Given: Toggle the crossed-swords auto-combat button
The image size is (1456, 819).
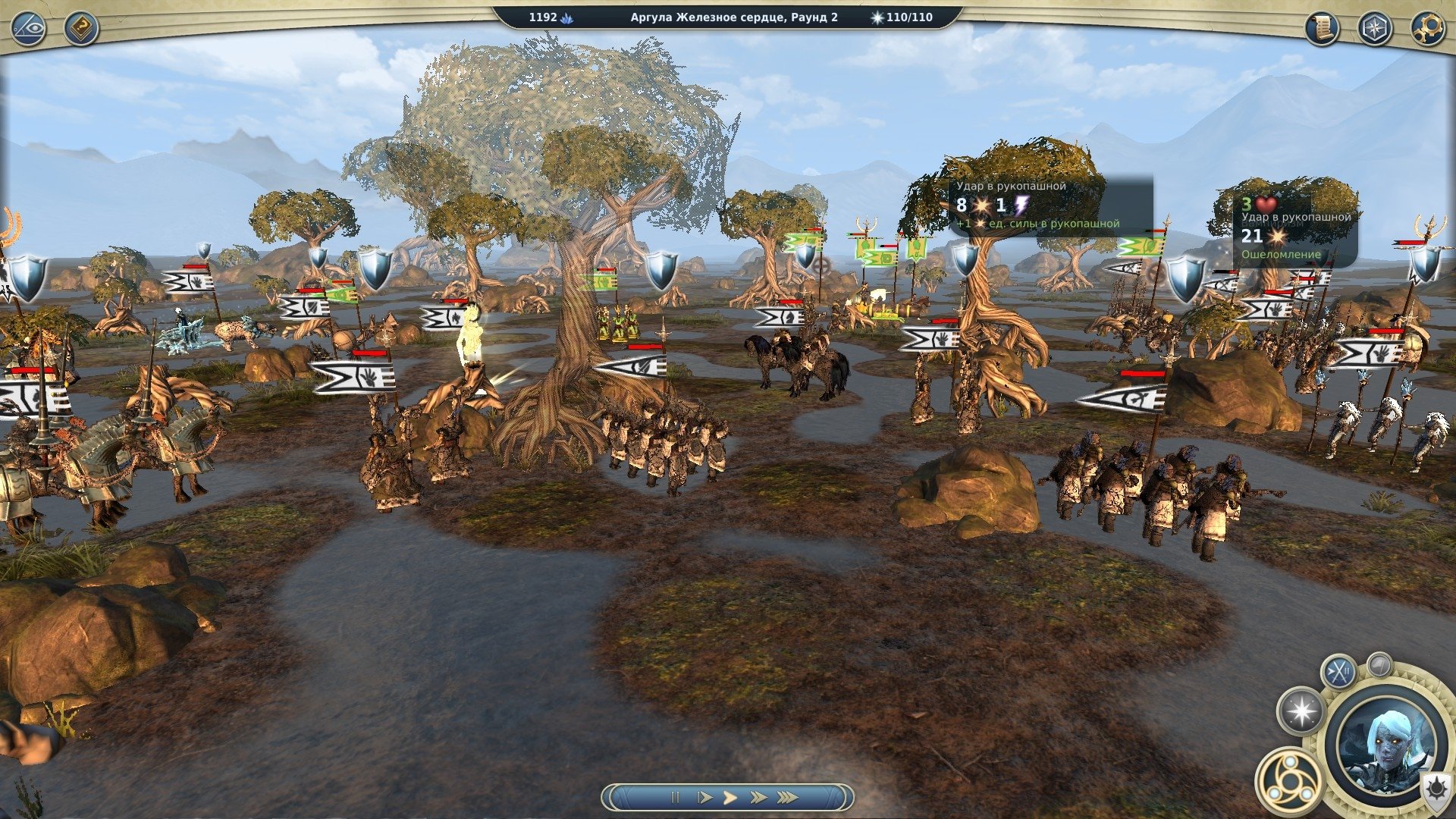Looking at the screenshot, I should [1338, 672].
